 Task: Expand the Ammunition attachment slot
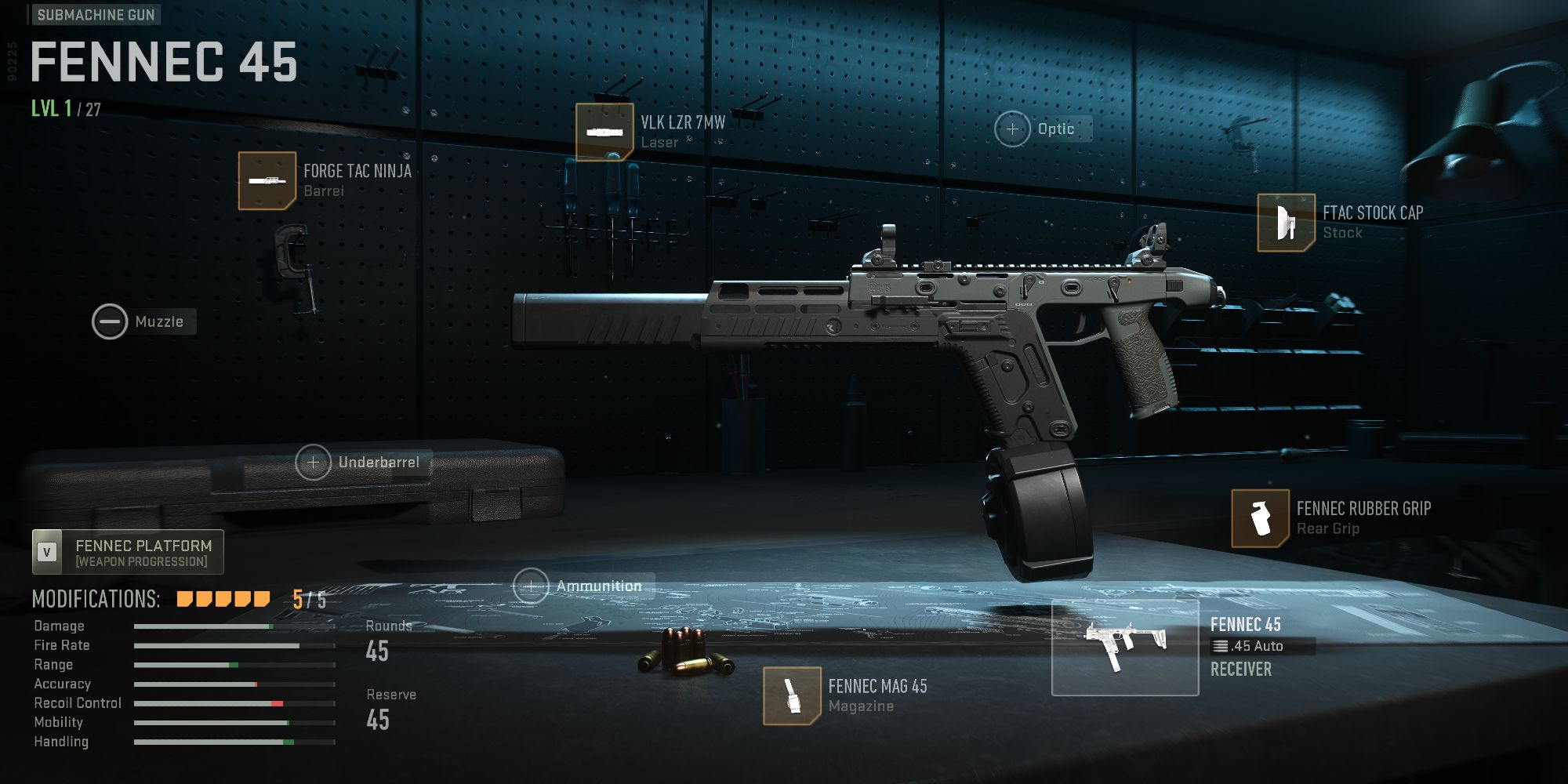coord(532,585)
